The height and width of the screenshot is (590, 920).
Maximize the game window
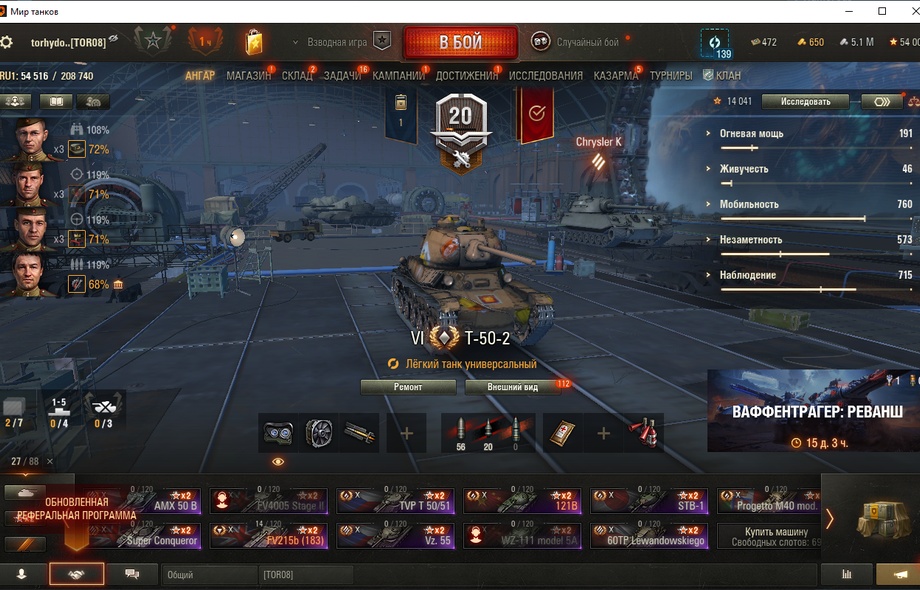coord(882,11)
